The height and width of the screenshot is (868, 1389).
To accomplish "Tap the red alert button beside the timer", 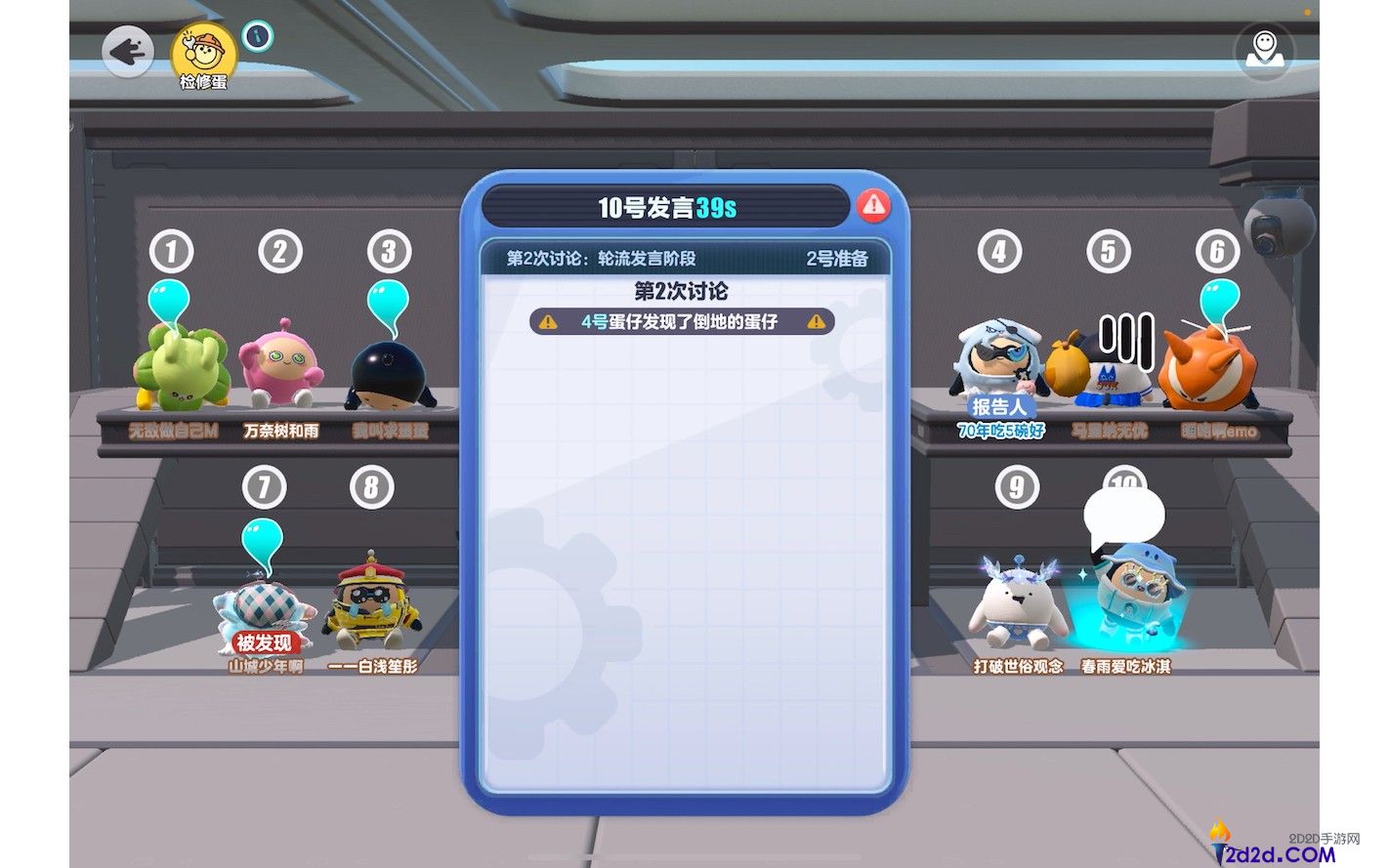I will [x=873, y=205].
